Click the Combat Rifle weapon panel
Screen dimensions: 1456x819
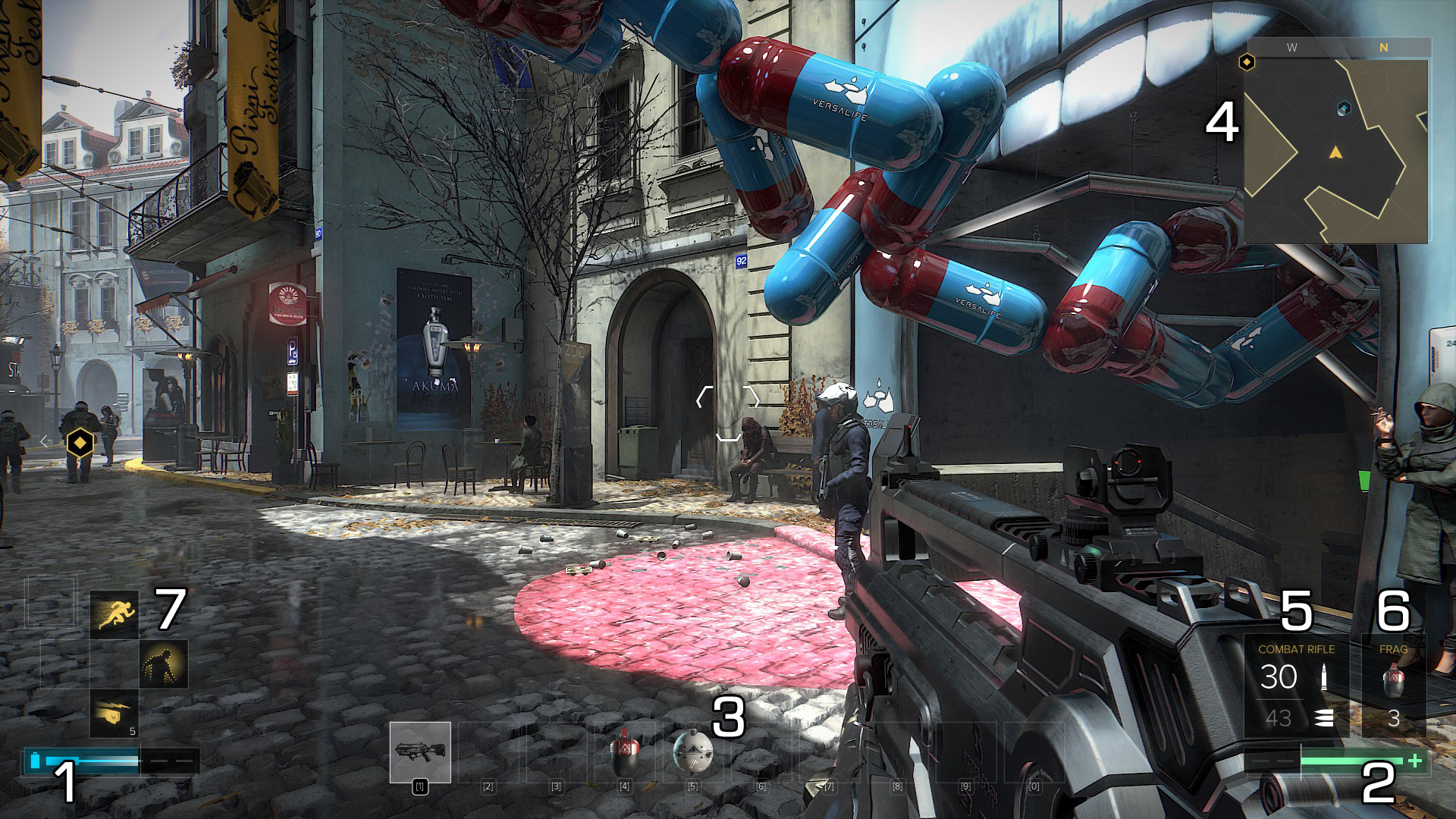(1295, 686)
